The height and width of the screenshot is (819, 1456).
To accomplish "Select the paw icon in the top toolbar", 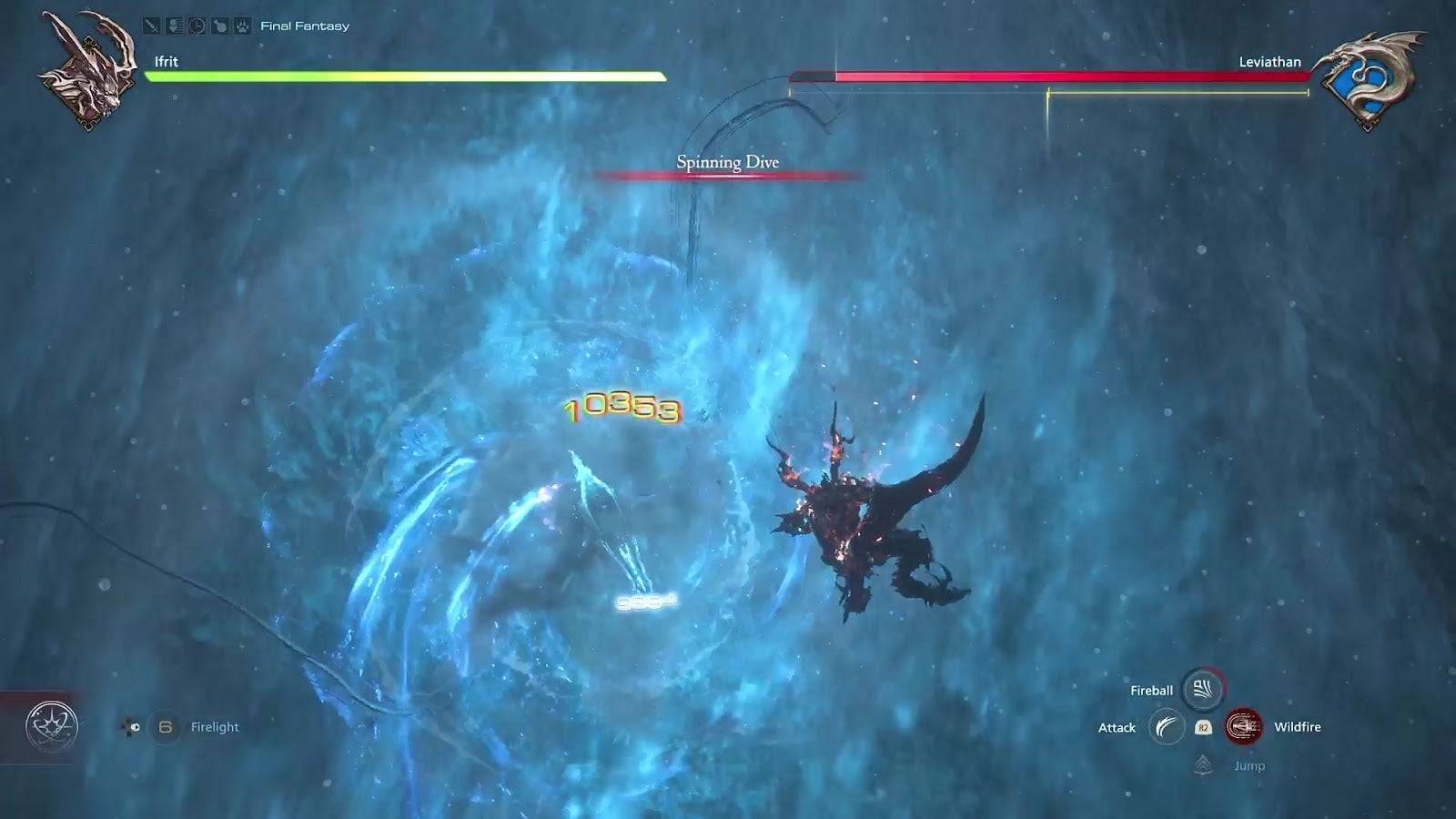I will click(241, 25).
